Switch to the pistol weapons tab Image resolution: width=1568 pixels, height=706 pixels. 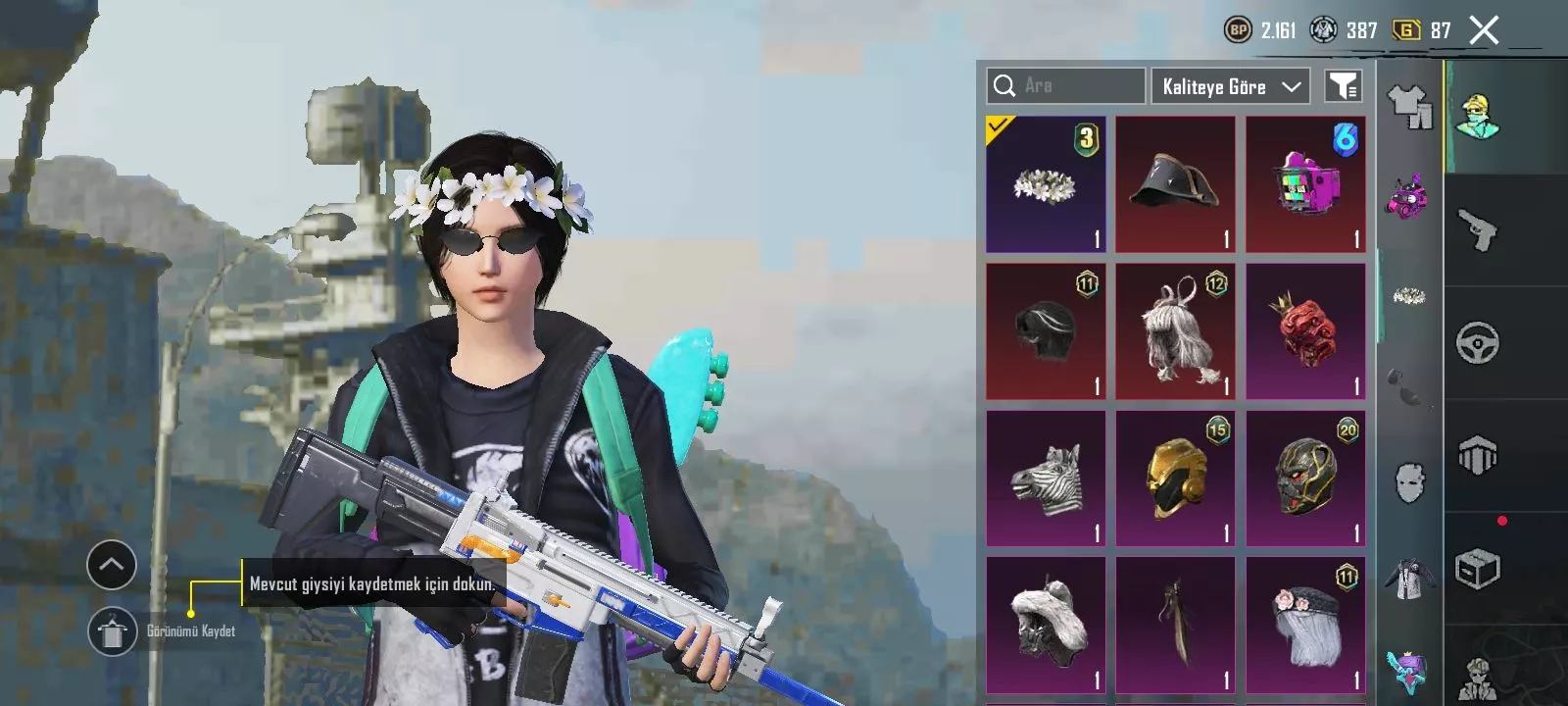[1478, 230]
